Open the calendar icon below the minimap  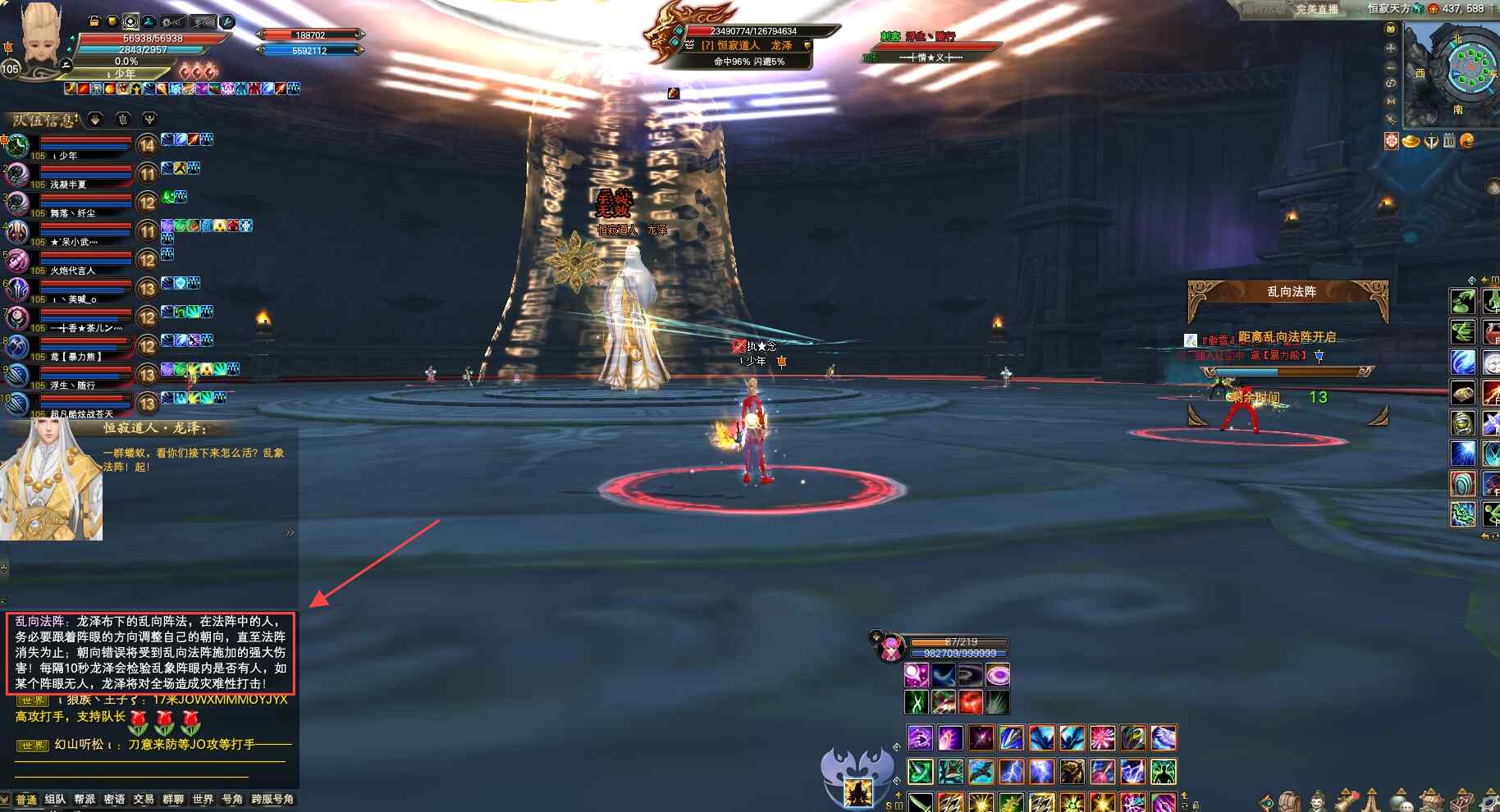[1449, 141]
